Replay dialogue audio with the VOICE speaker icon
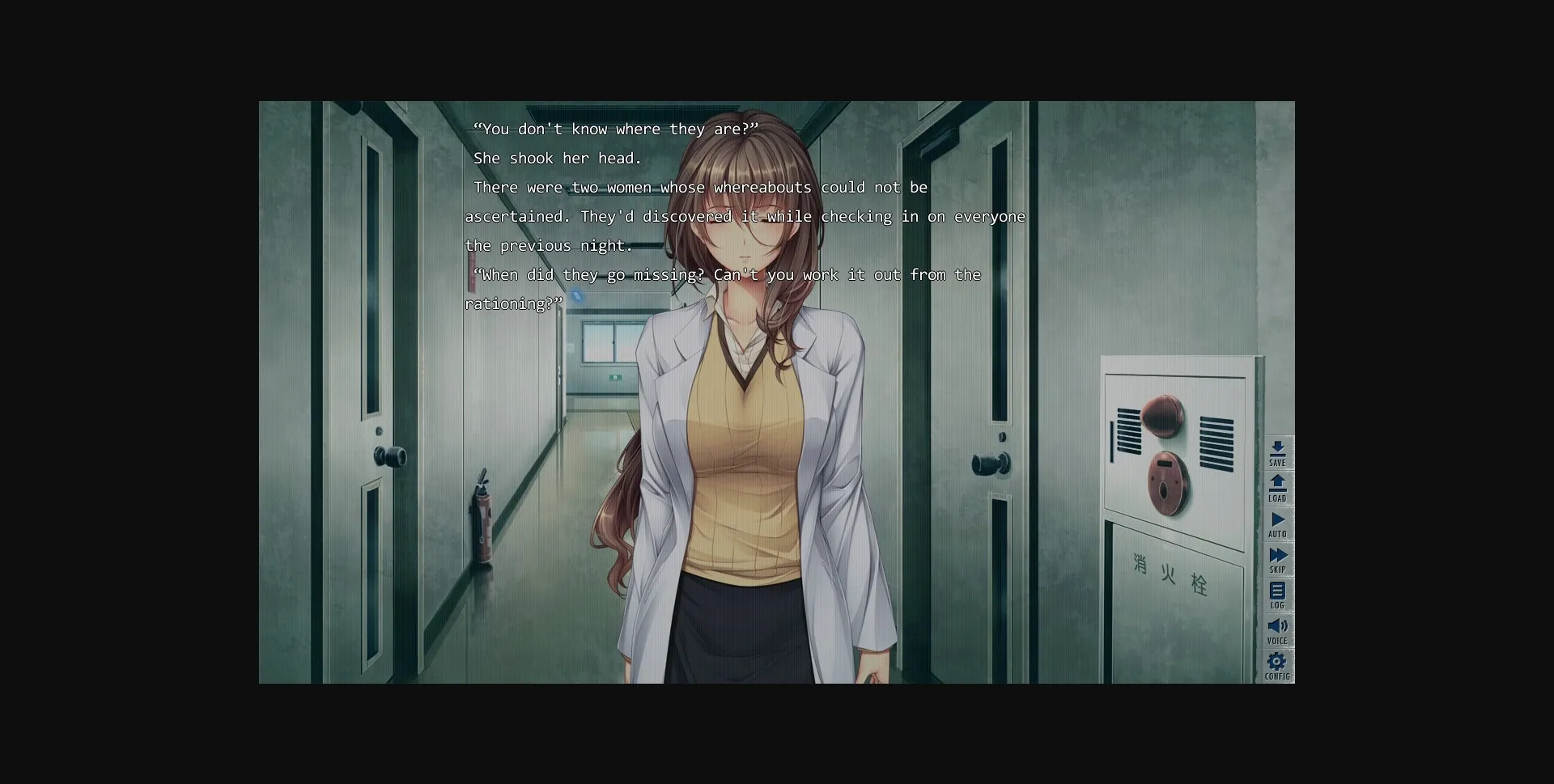 point(1279,629)
